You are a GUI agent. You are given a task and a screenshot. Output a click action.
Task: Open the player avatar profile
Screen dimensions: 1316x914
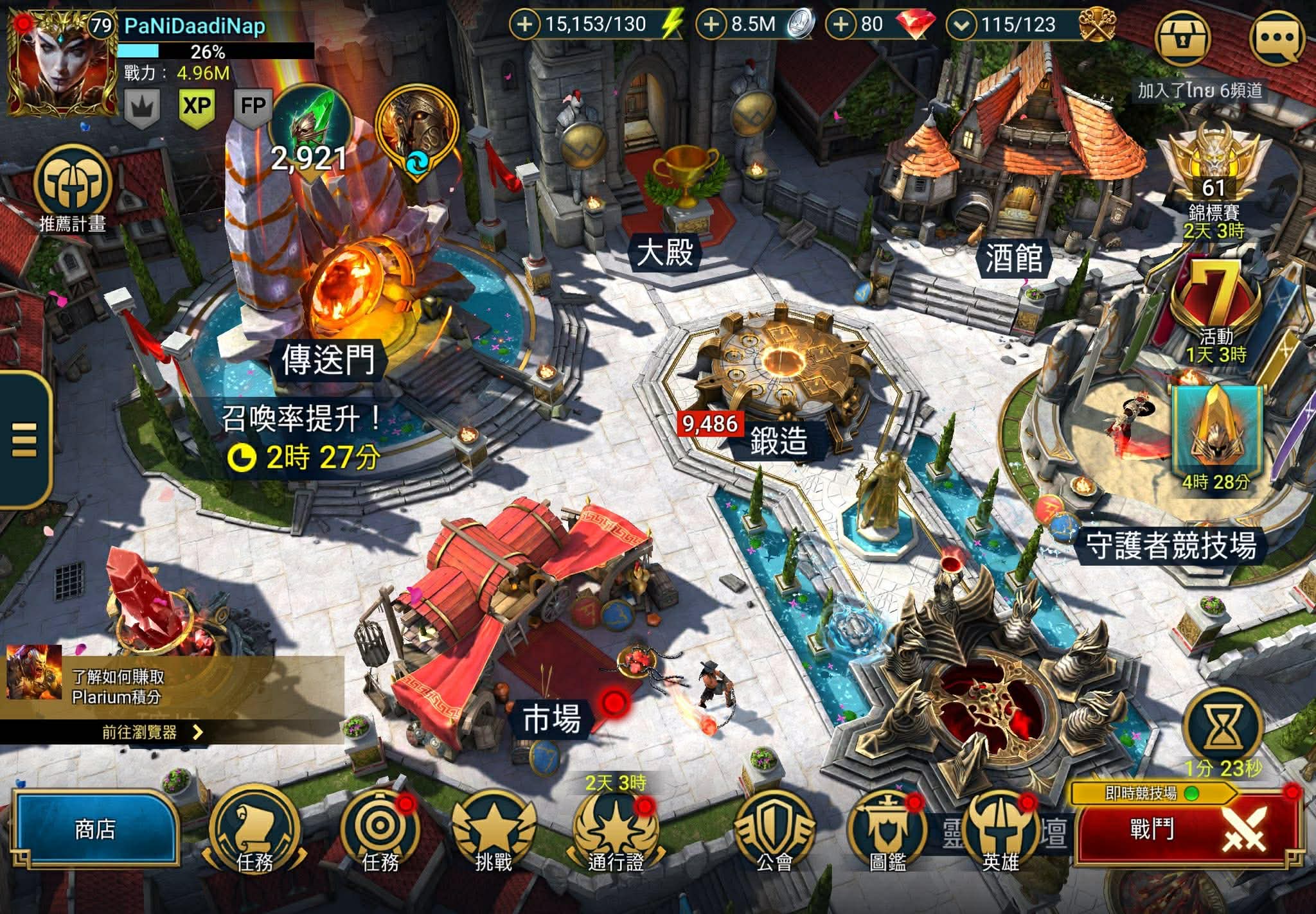point(62,63)
